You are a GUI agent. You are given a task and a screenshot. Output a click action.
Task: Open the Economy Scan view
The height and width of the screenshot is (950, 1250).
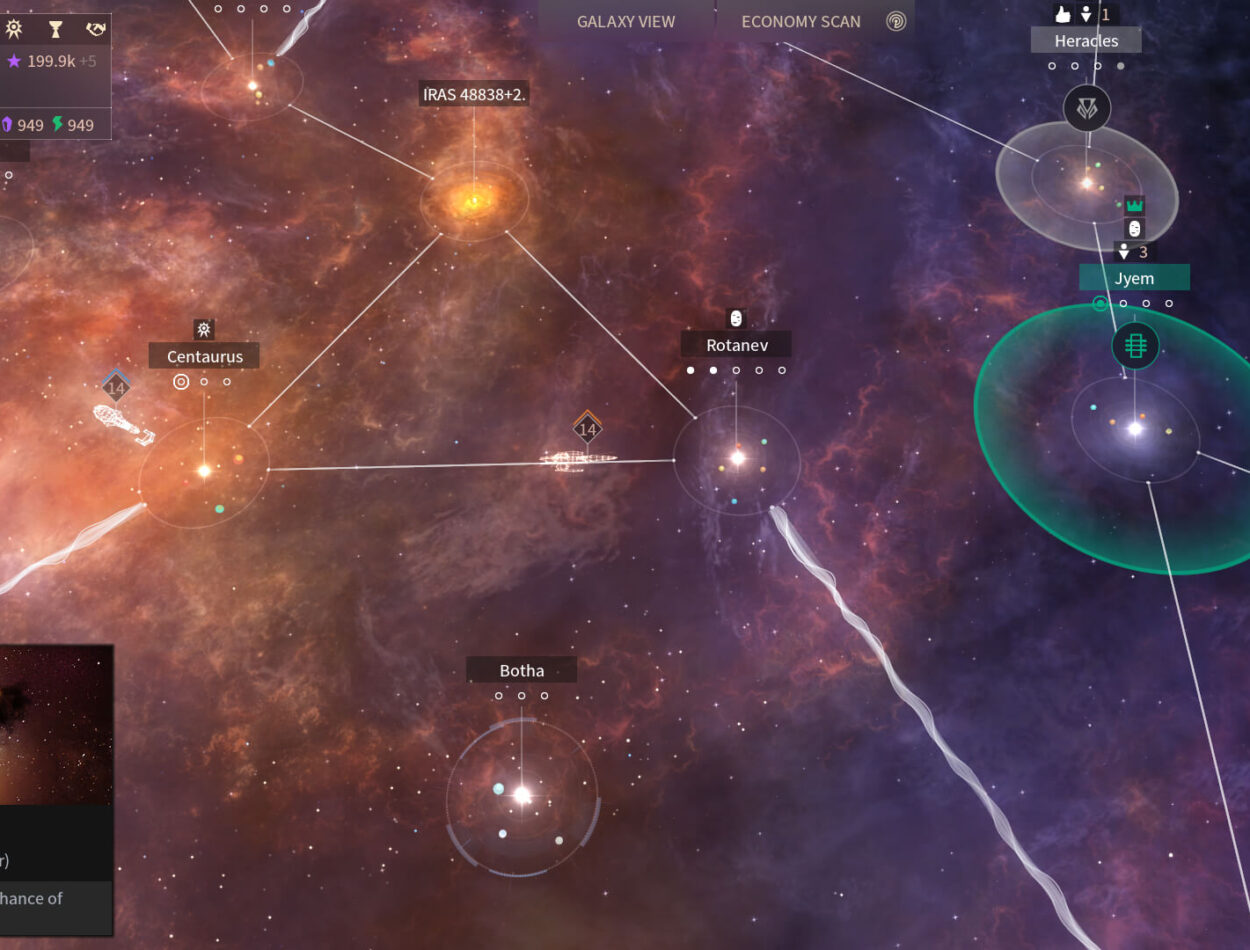(801, 21)
